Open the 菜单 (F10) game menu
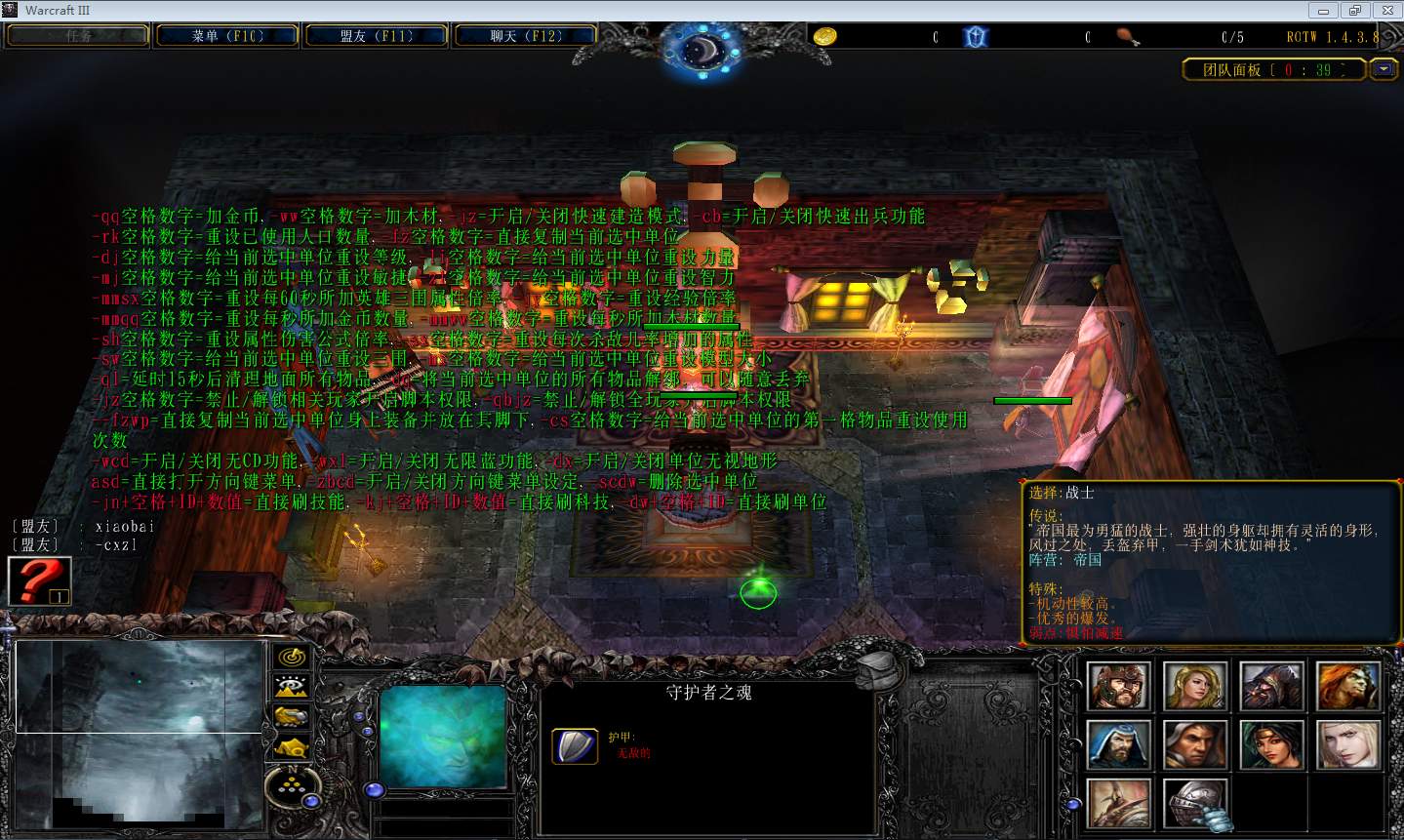This screenshot has width=1404, height=840. tap(227, 36)
